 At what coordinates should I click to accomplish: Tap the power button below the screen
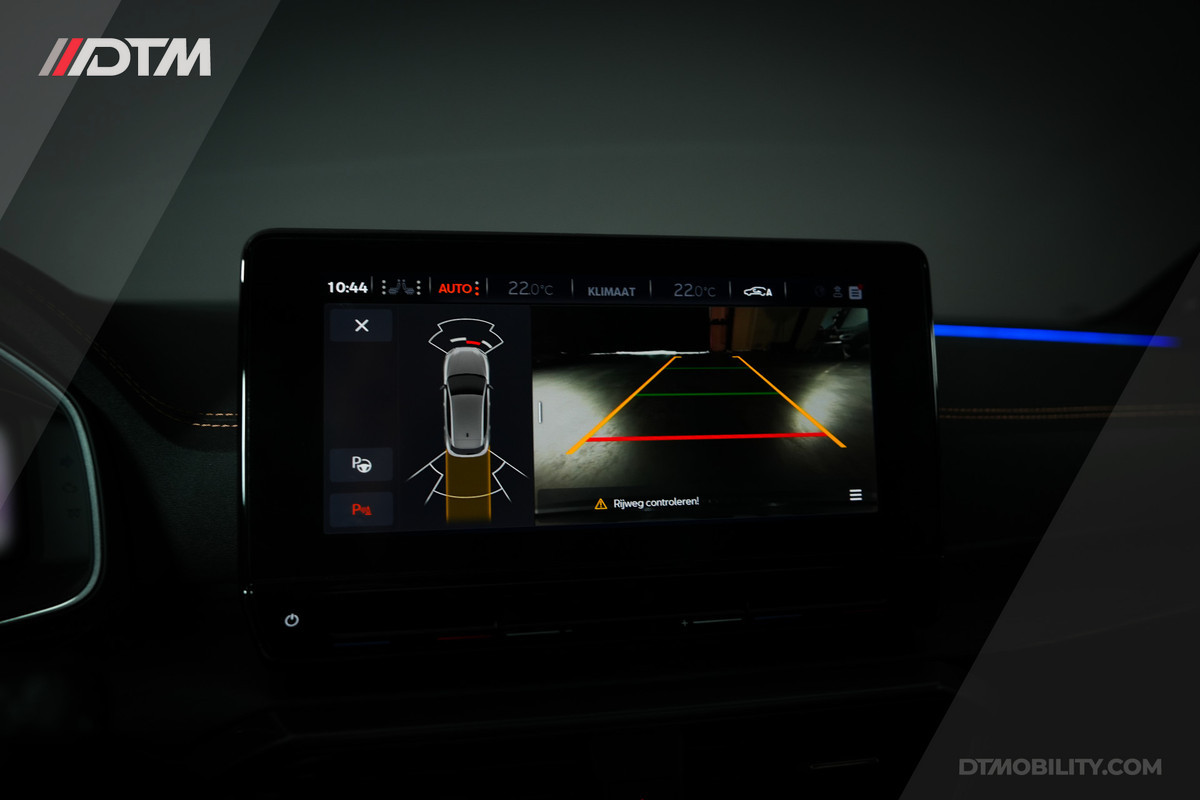291,620
